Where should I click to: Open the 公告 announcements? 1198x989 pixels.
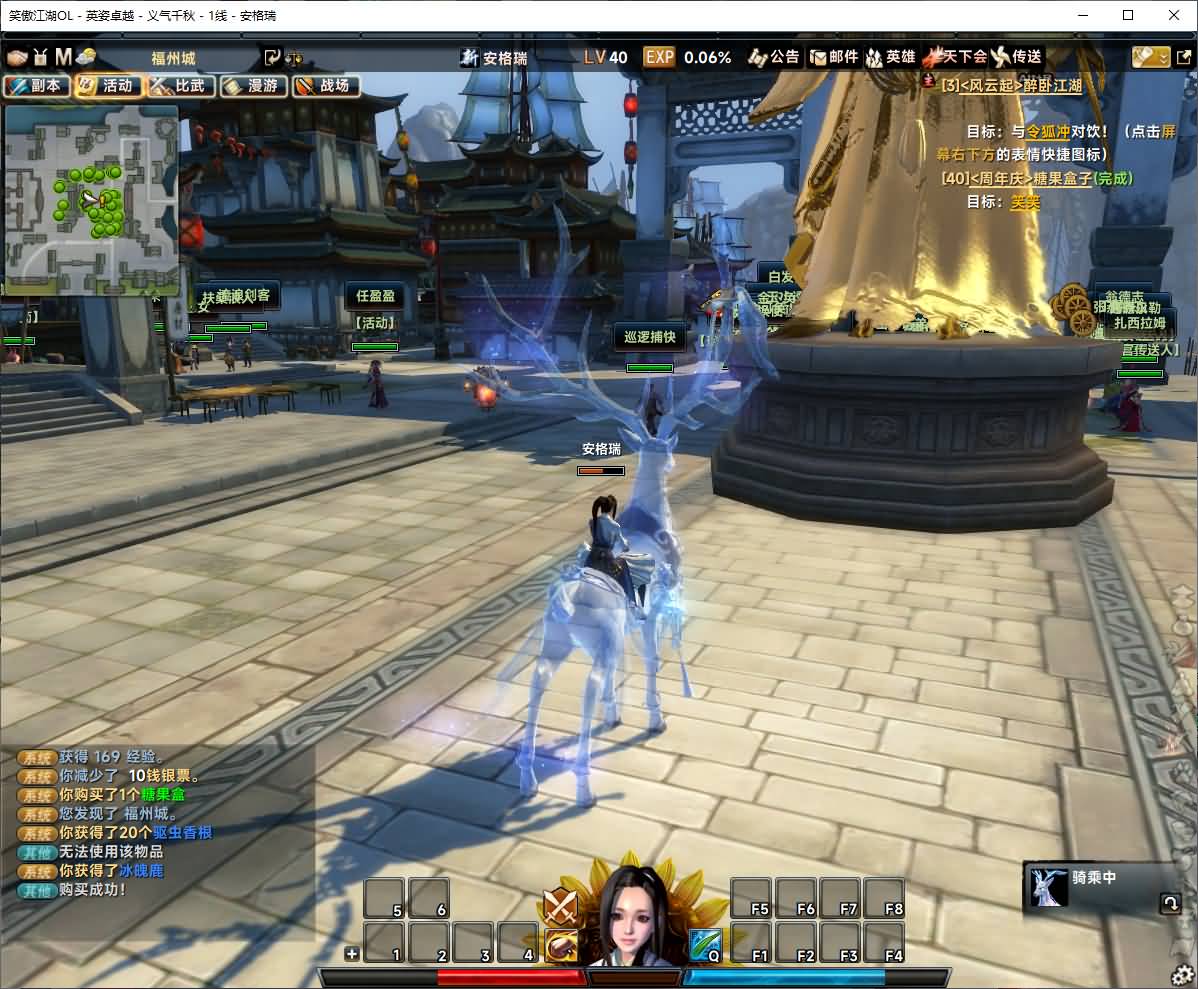(x=776, y=57)
